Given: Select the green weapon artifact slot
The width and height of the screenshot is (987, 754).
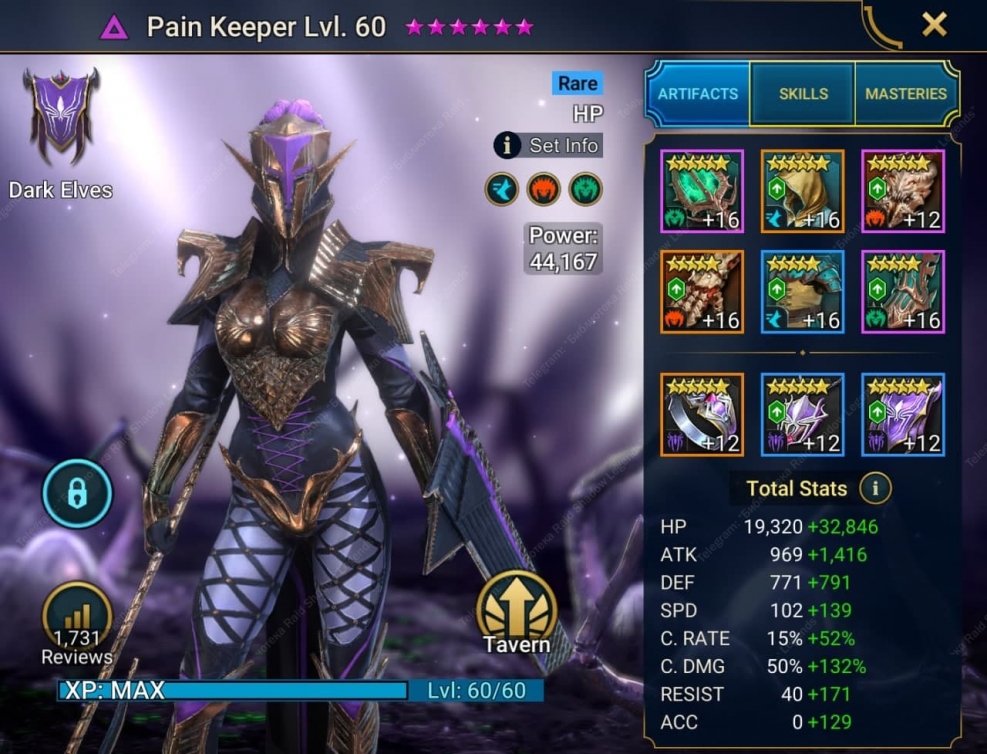Looking at the screenshot, I should pos(702,191).
